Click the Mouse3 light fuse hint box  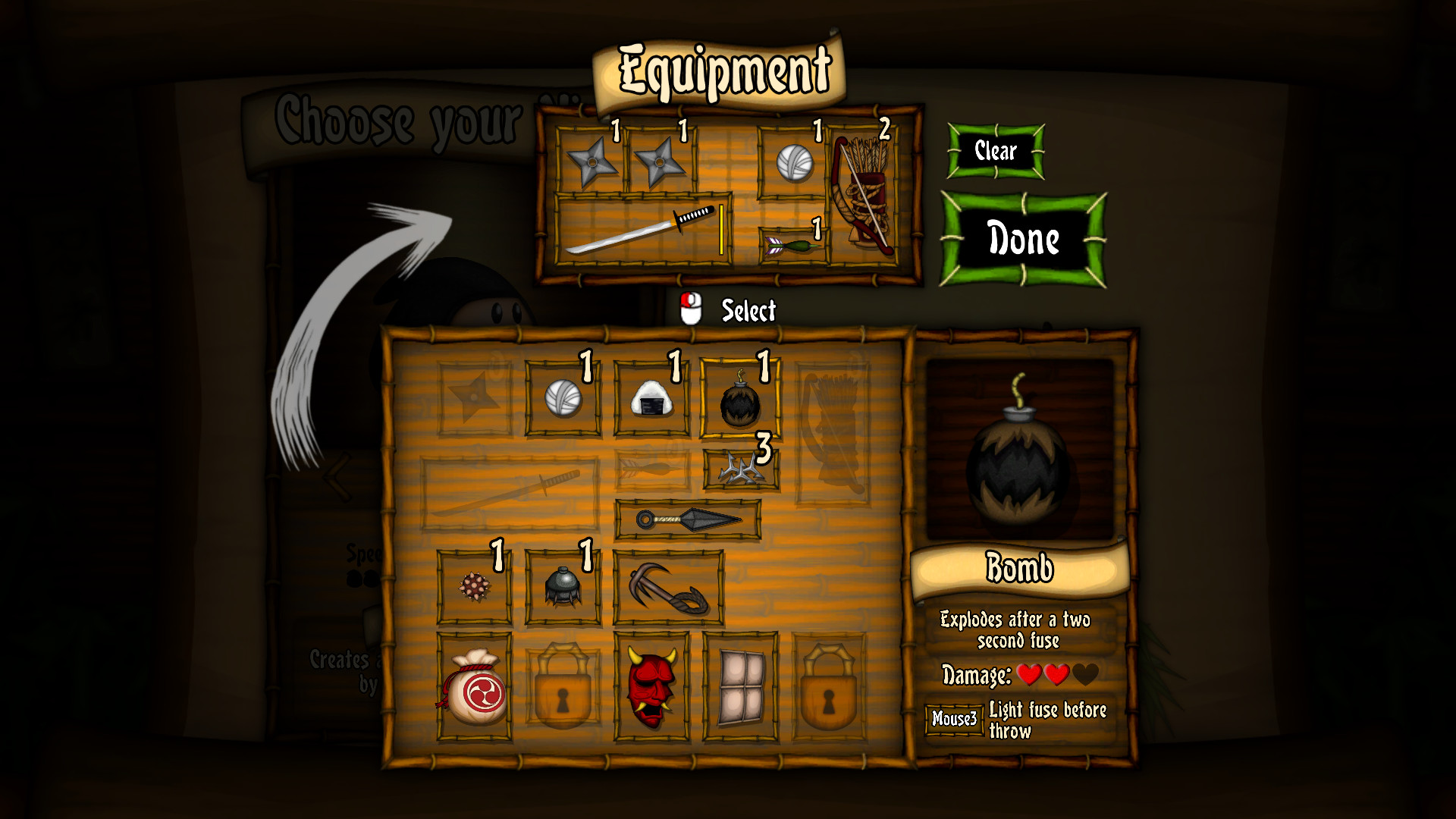coord(955,718)
